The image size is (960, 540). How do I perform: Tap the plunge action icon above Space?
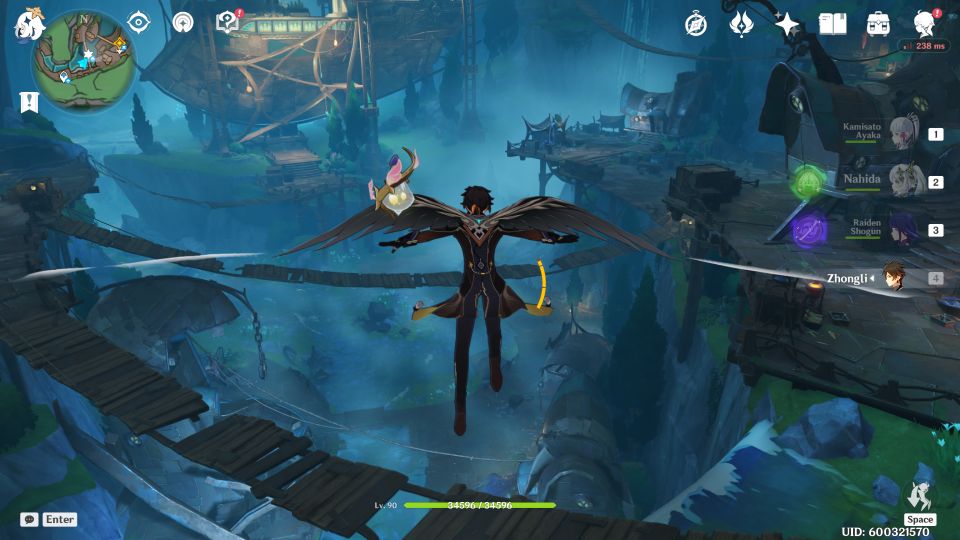pos(919,495)
